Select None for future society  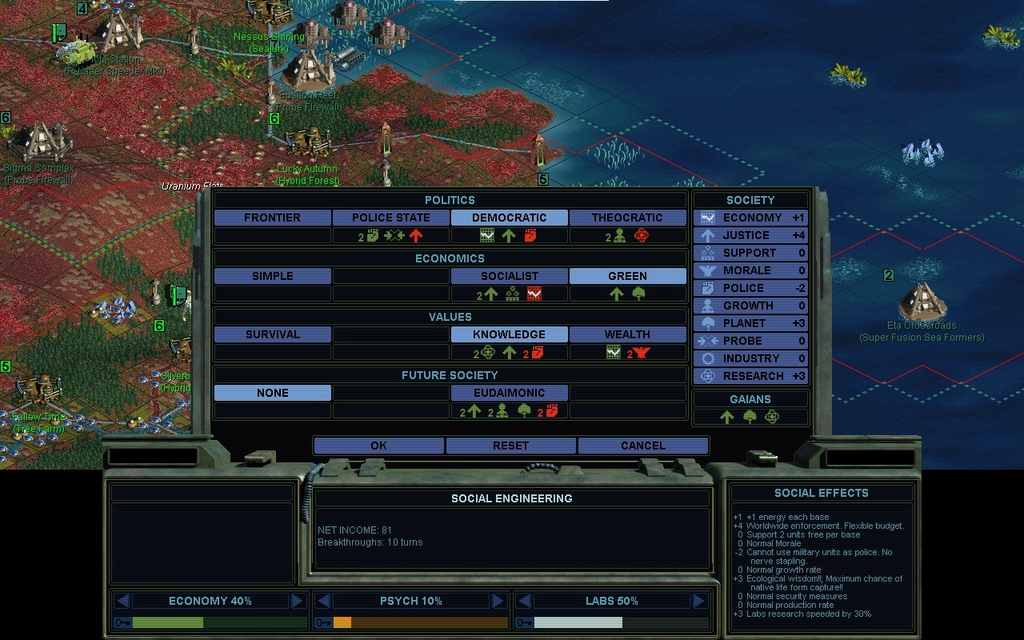pos(272,393)
